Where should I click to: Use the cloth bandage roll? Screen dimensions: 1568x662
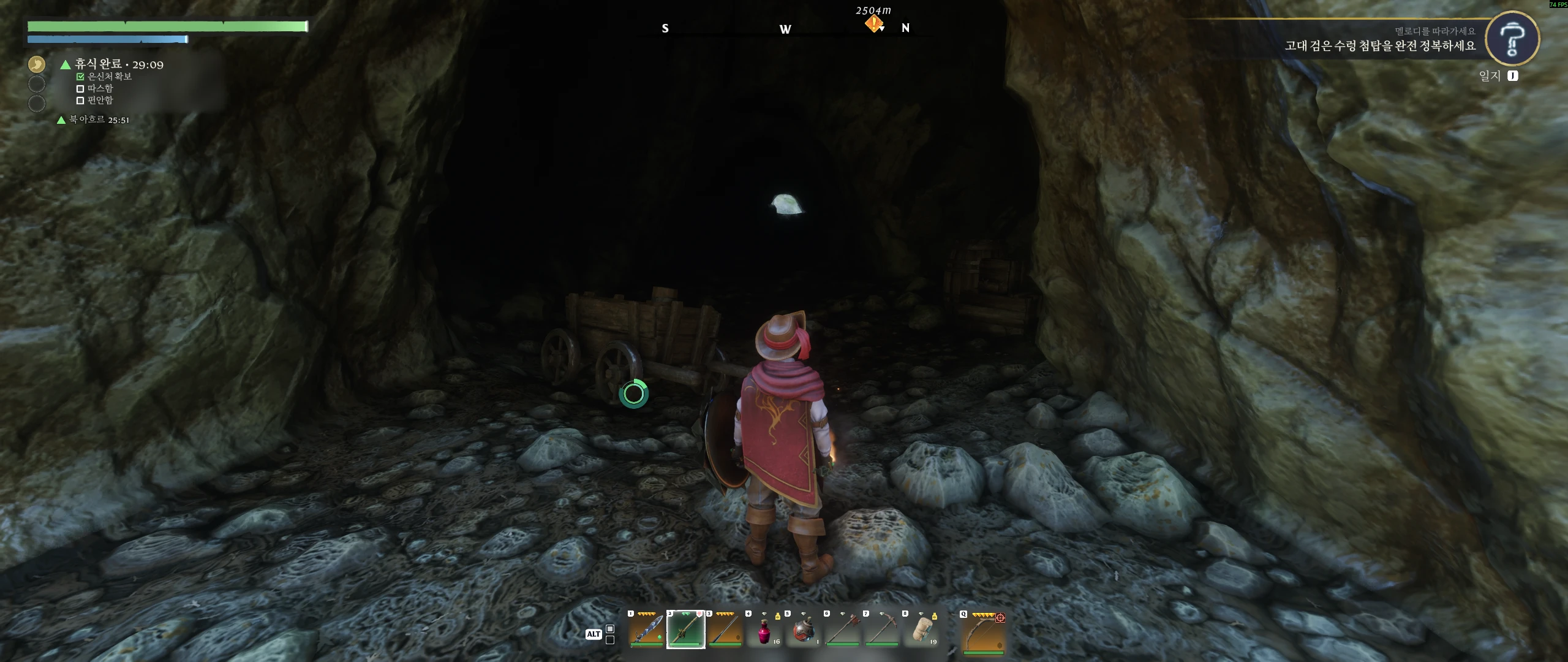(921, 631)
